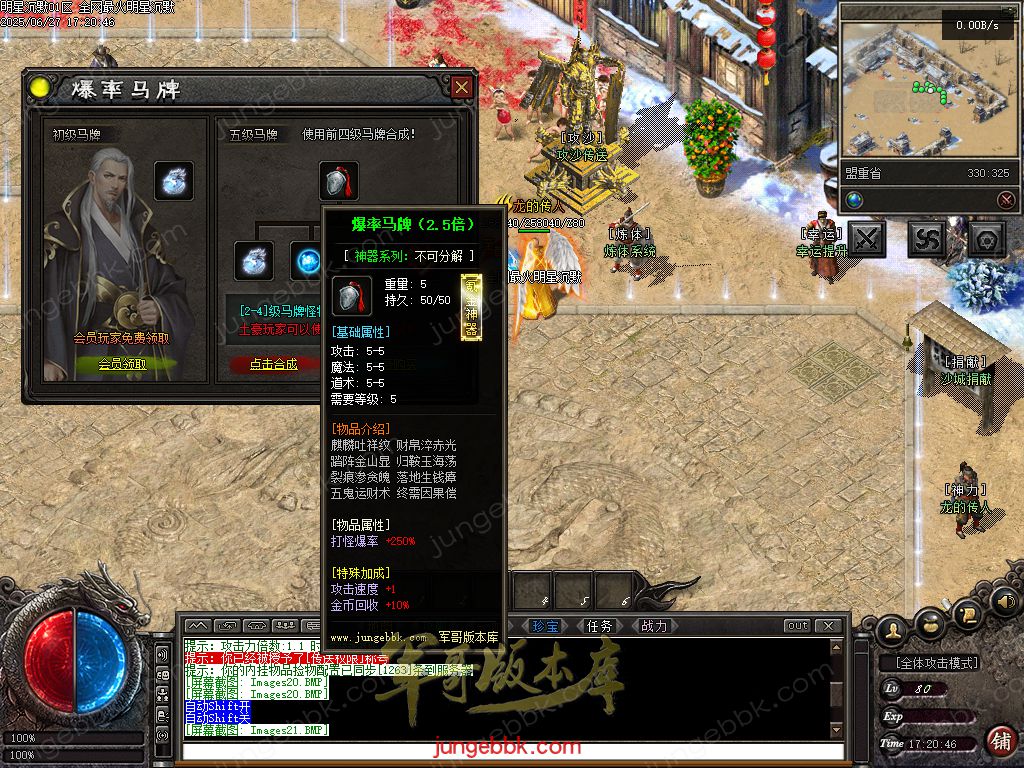
Task: Switch to the 任务 tab
Action: 600,626
